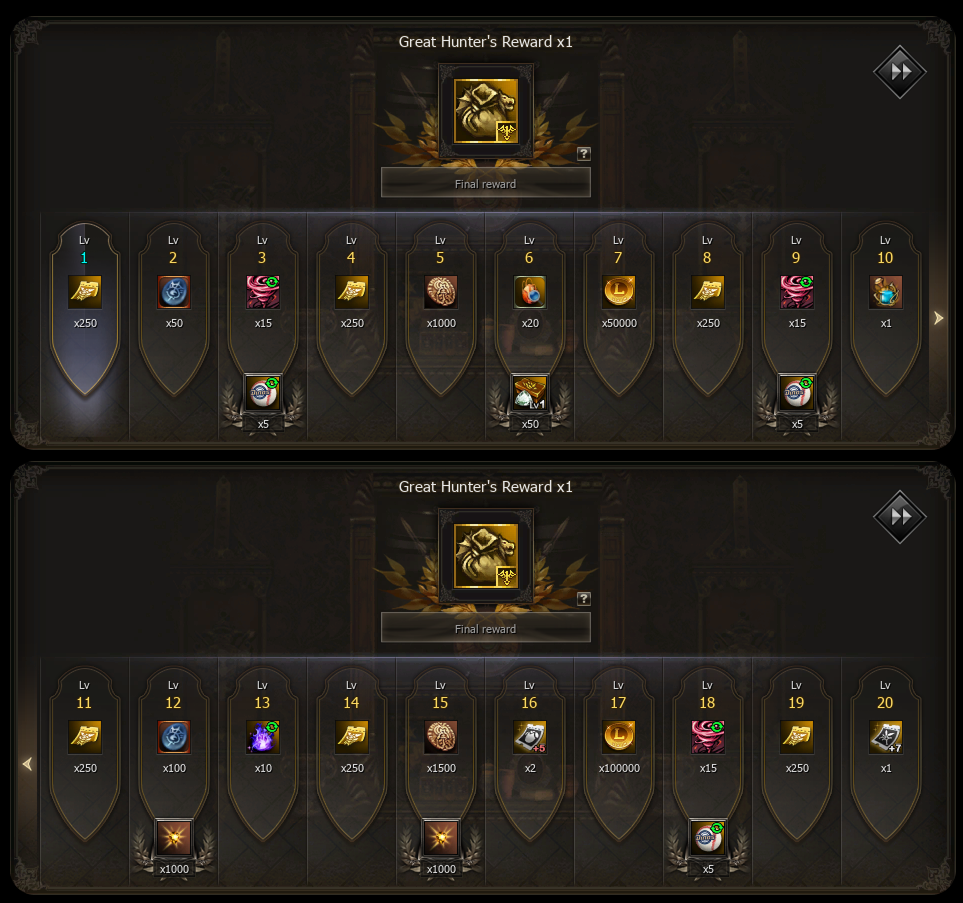Pick the Lv 16 +5 card x2
This screenshot has height=903, width=963.
pos(529,737)
